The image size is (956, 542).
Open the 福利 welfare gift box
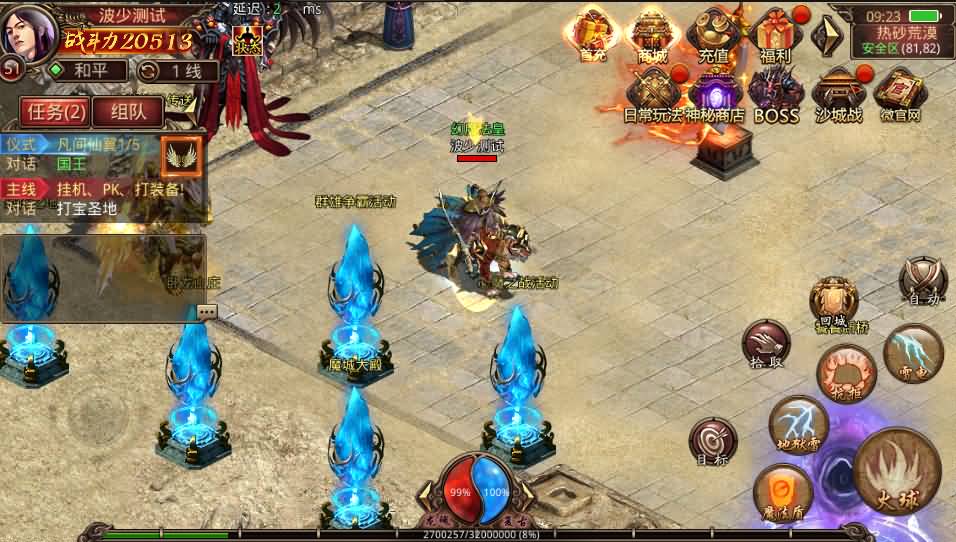[x=775, y=35]
